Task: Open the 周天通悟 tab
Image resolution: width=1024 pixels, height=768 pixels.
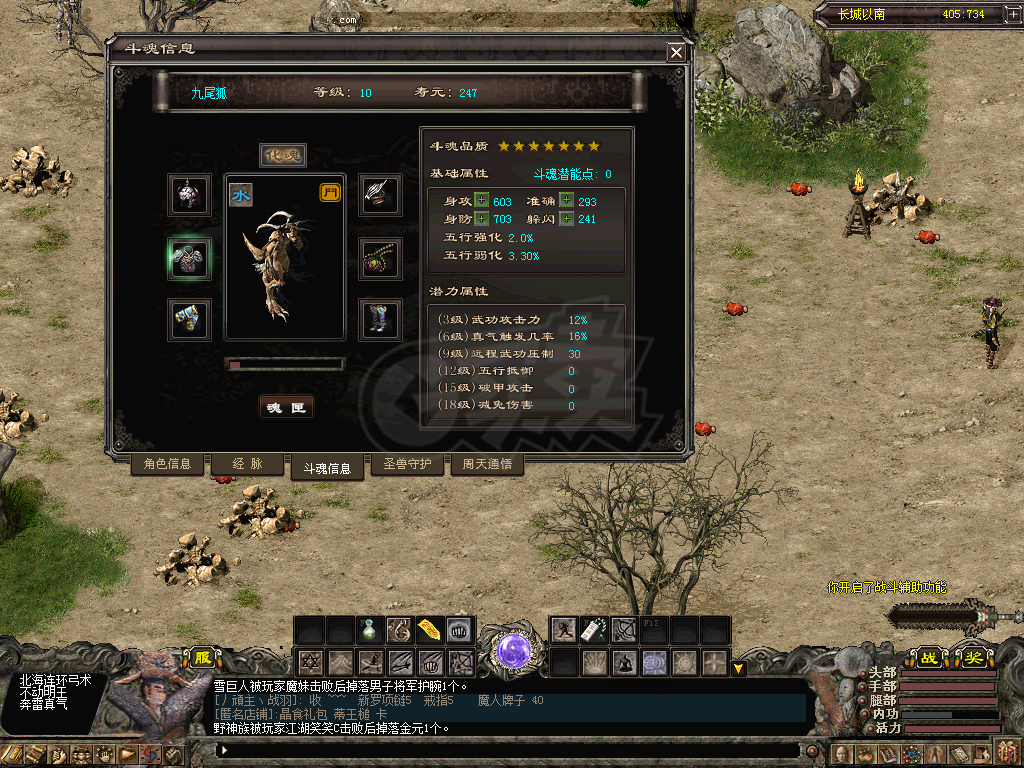Action: point(487,464)
